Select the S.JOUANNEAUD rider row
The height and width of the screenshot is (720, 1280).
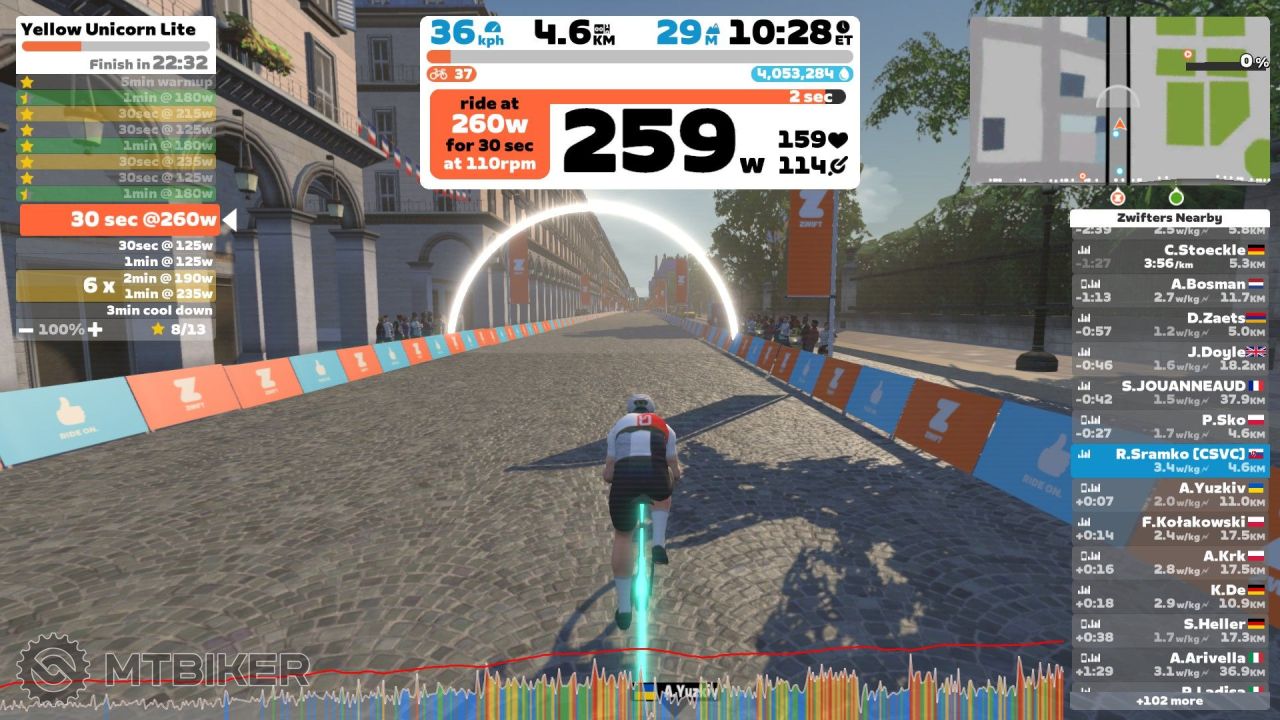coord(1169,393)
